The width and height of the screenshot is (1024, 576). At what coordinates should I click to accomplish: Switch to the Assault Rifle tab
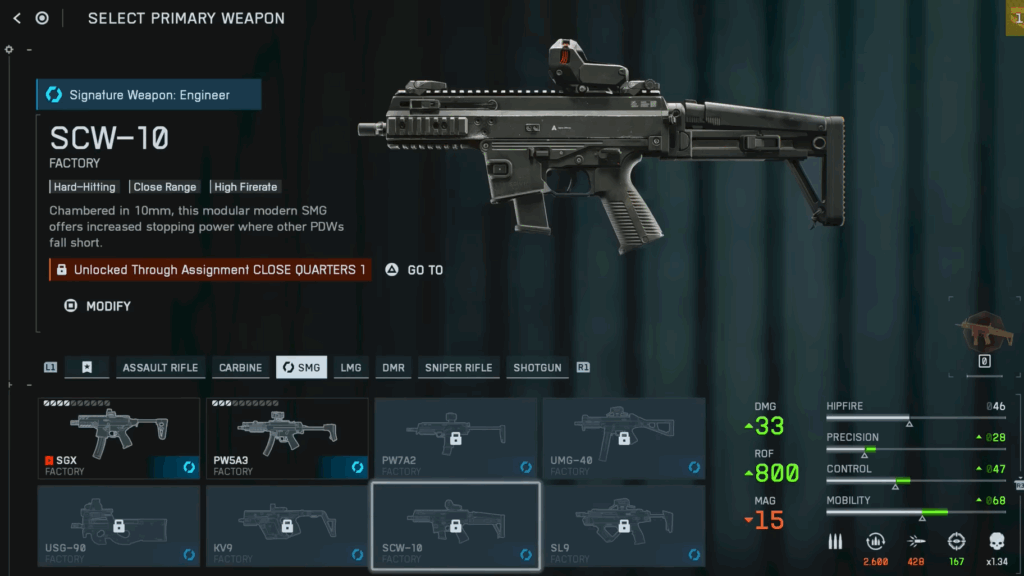click(160, 367)
